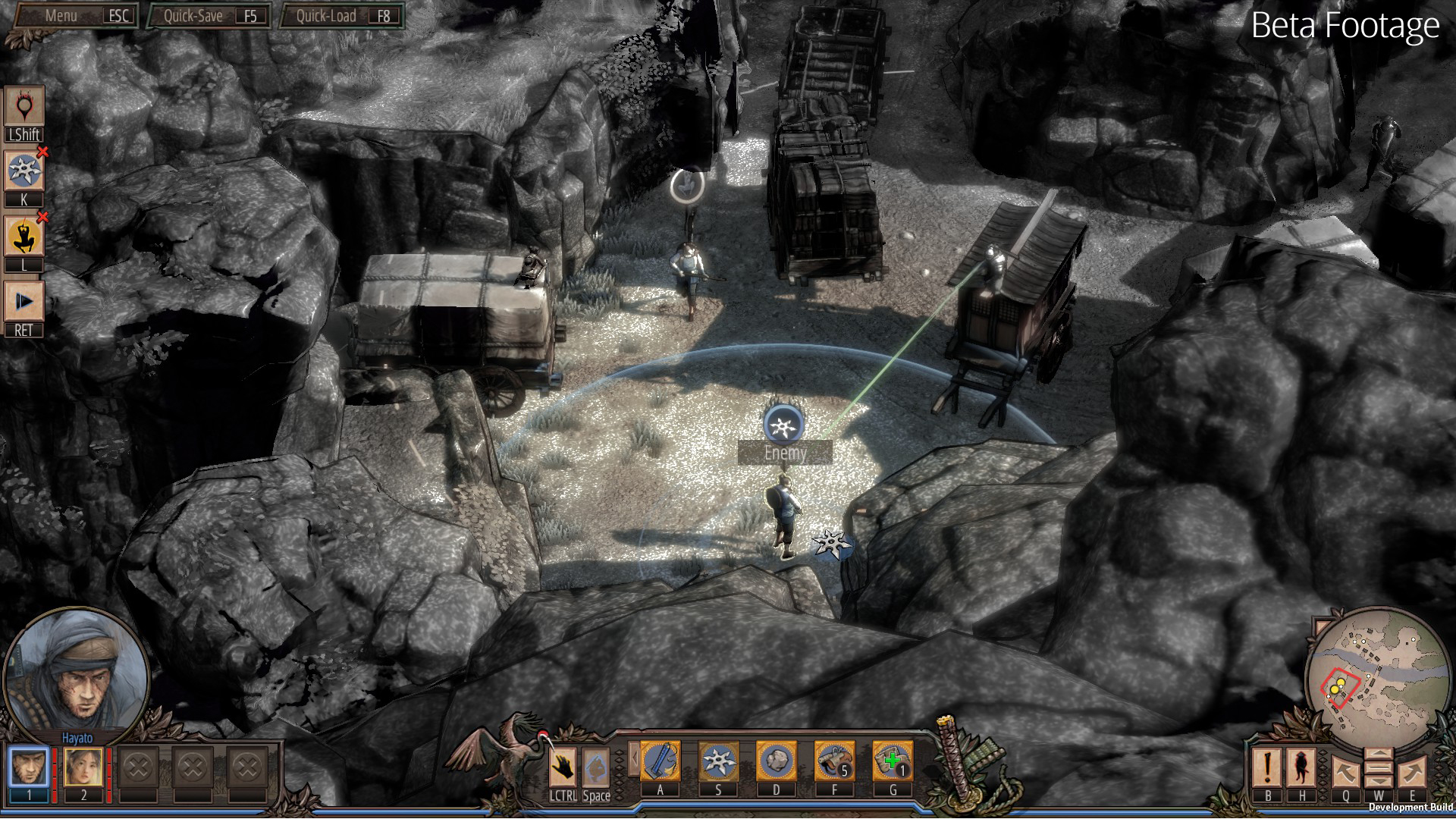
Task: Execute shadow mode play arrow button
Action: tap(24, 302)
